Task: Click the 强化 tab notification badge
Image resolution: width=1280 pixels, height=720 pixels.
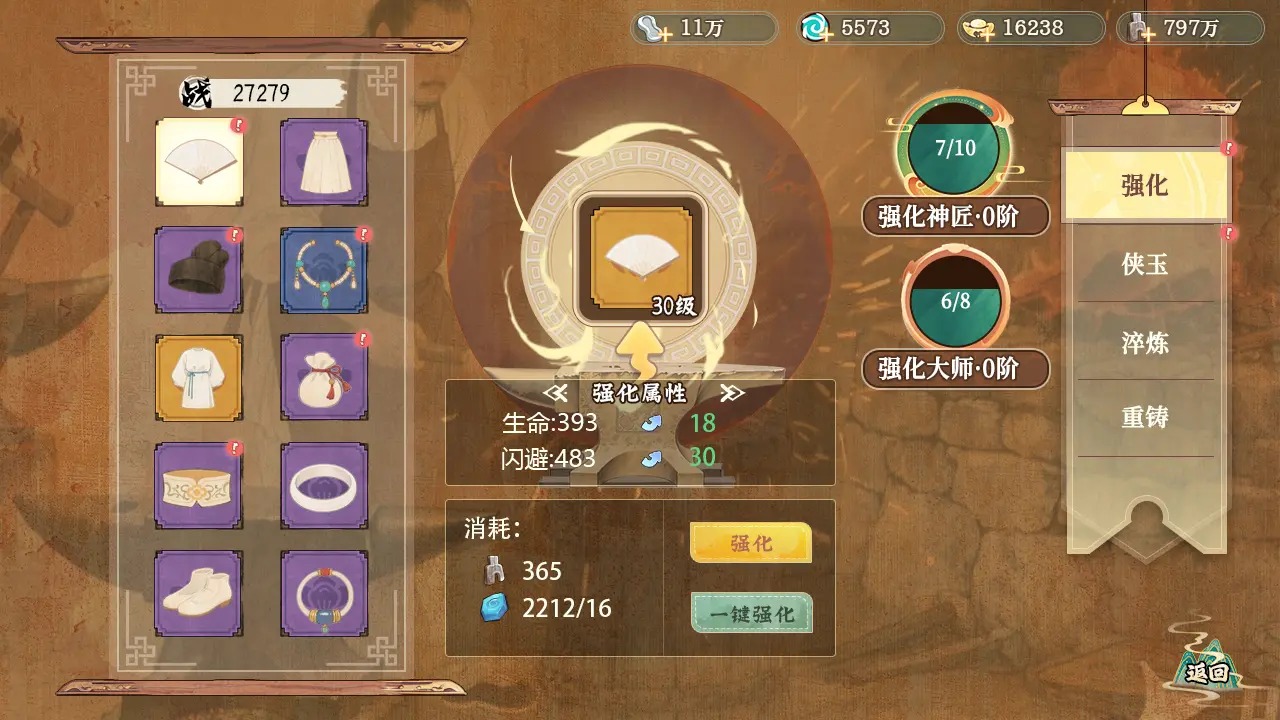Action: click(1228, 146)
